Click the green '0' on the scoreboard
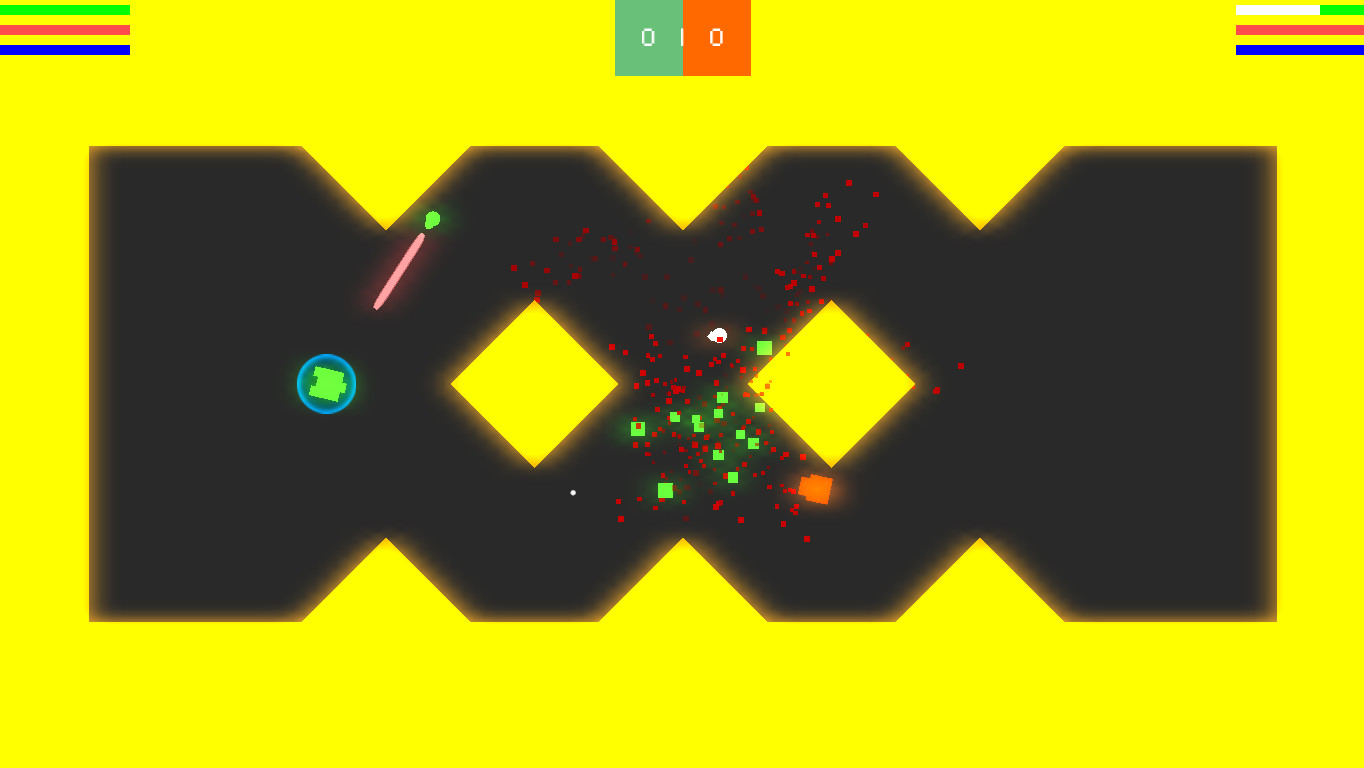1364x768 pixels. (647, 38)
